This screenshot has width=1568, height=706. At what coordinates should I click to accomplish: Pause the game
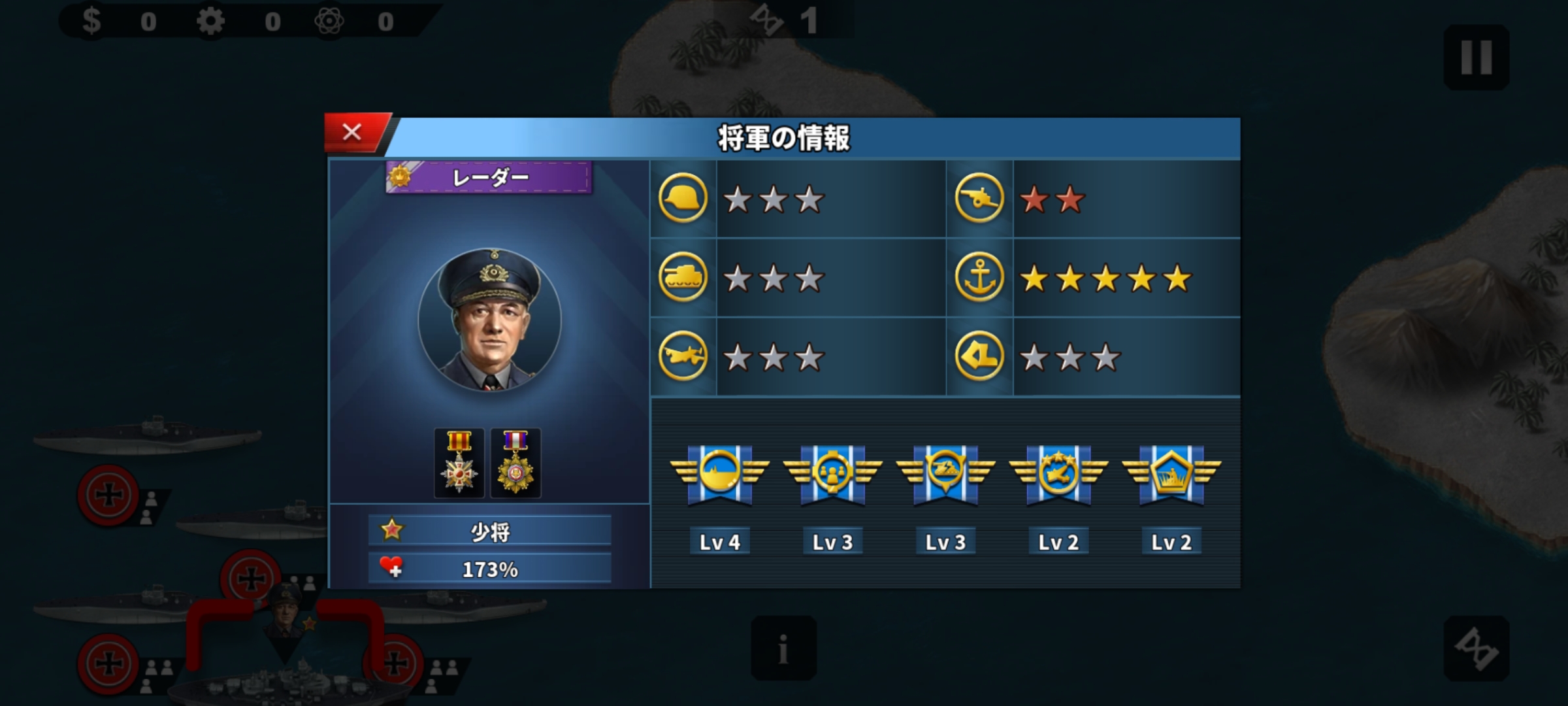coord(1476,58)
